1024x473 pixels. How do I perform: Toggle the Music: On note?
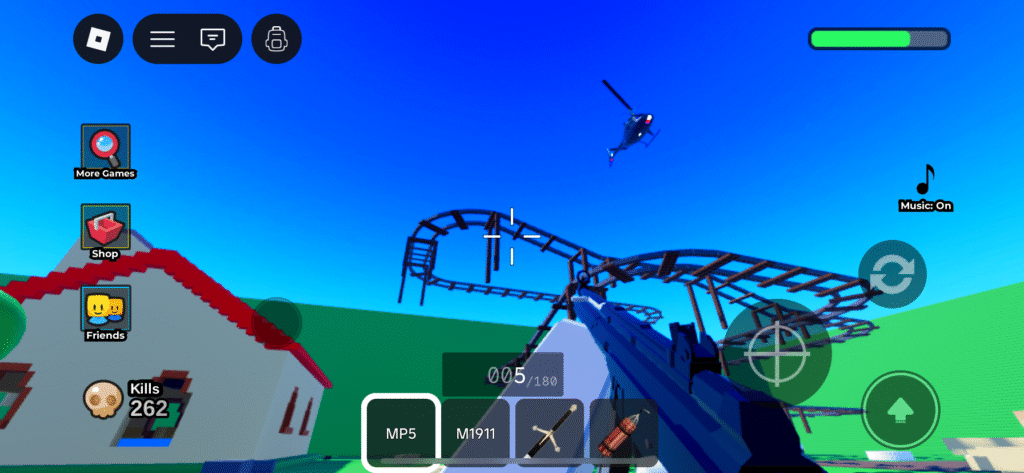pyautogui.click(x=925, y=186)
